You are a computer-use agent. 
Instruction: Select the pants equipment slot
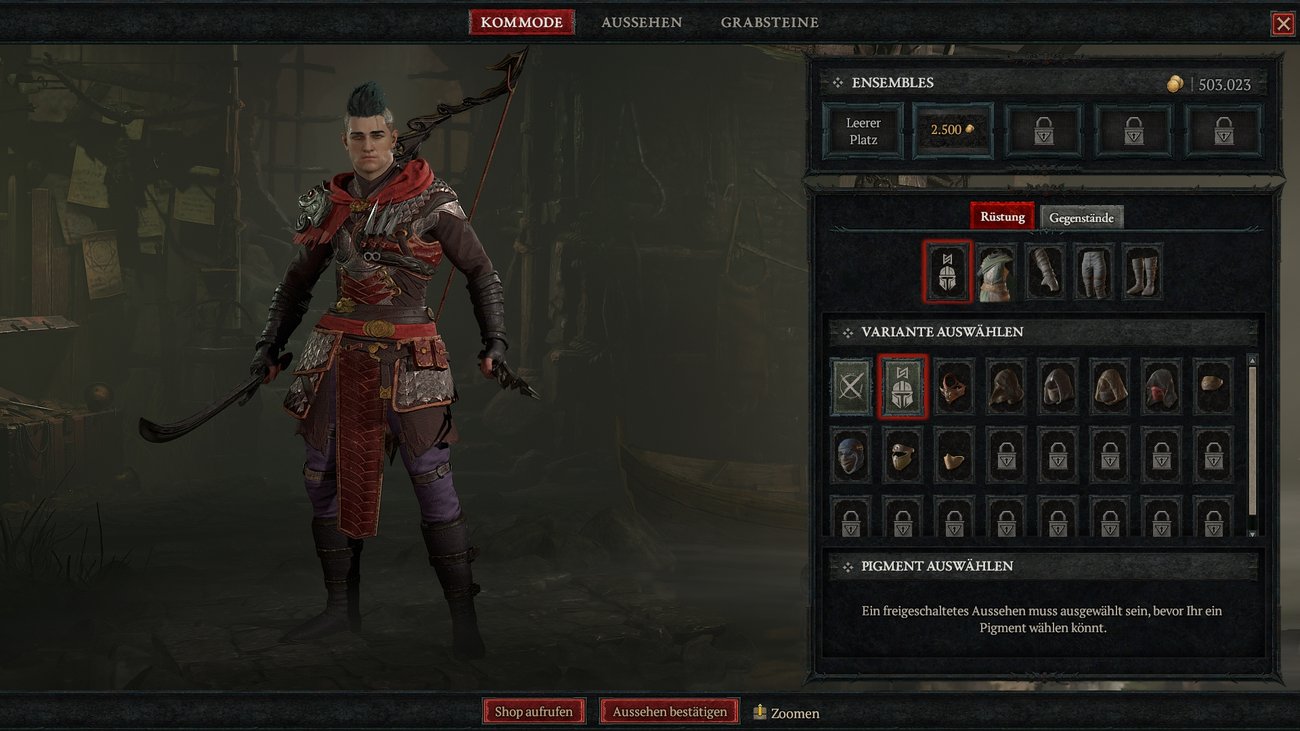[1092, 271]
